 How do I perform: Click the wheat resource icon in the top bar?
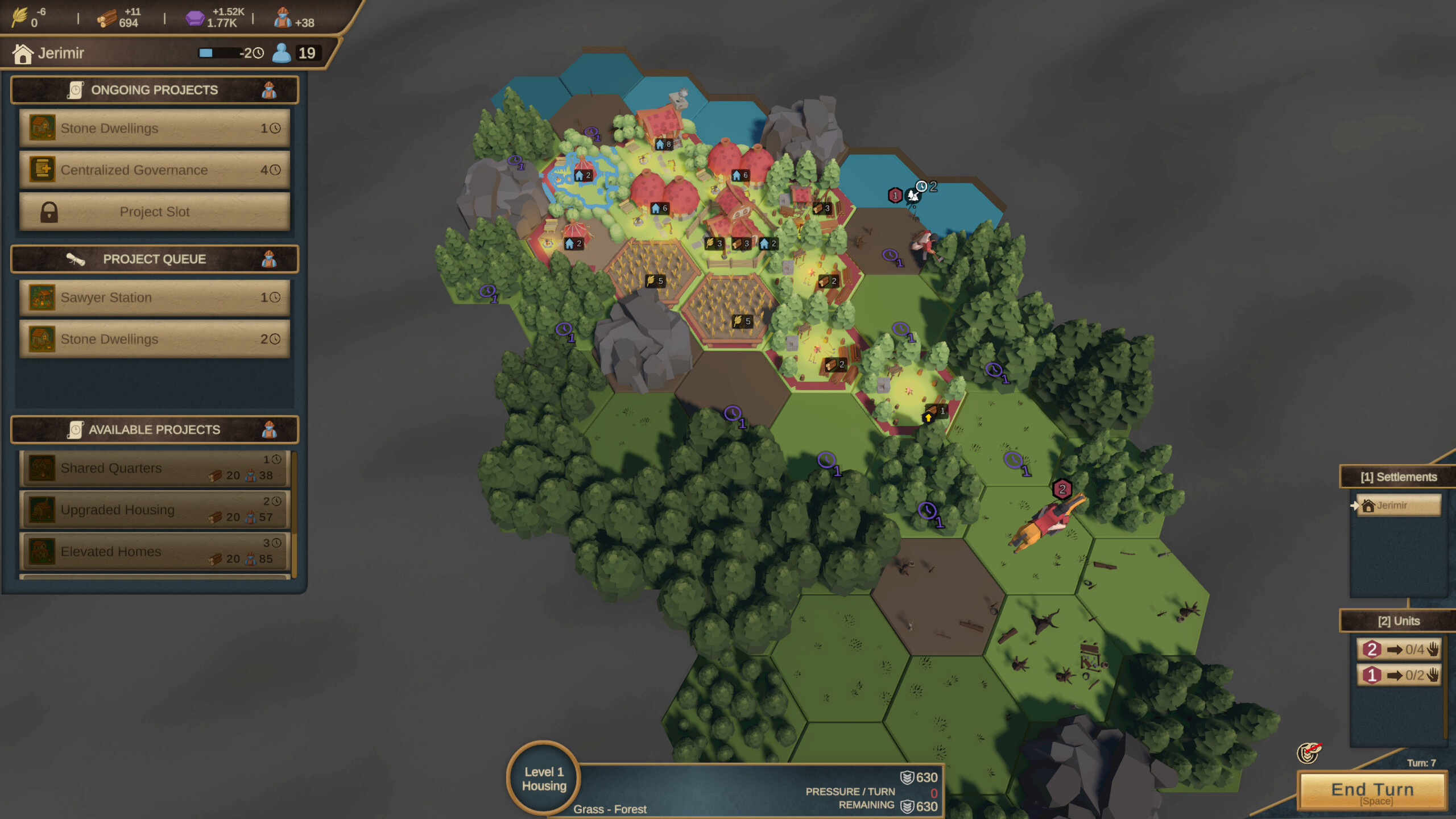point(20,17)
